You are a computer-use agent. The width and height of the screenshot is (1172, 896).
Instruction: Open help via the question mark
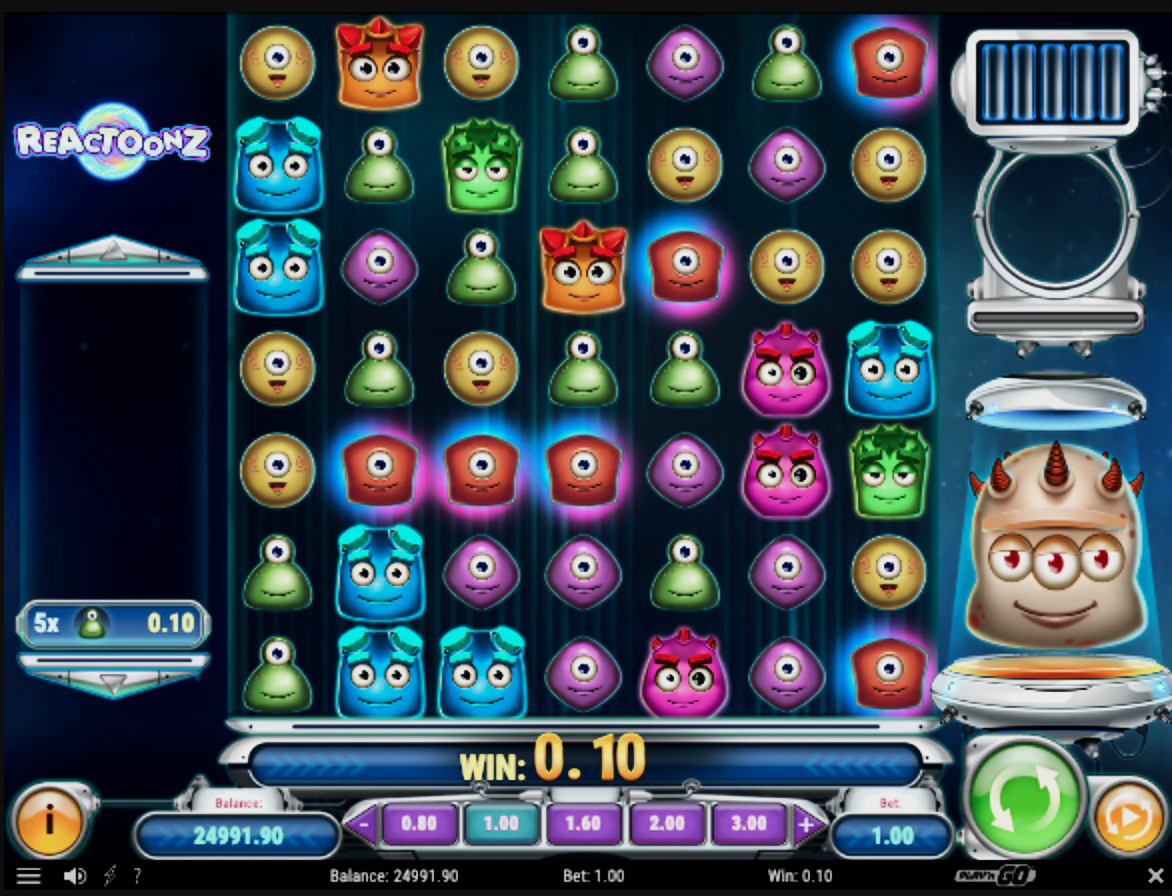[x=137, y=876]
